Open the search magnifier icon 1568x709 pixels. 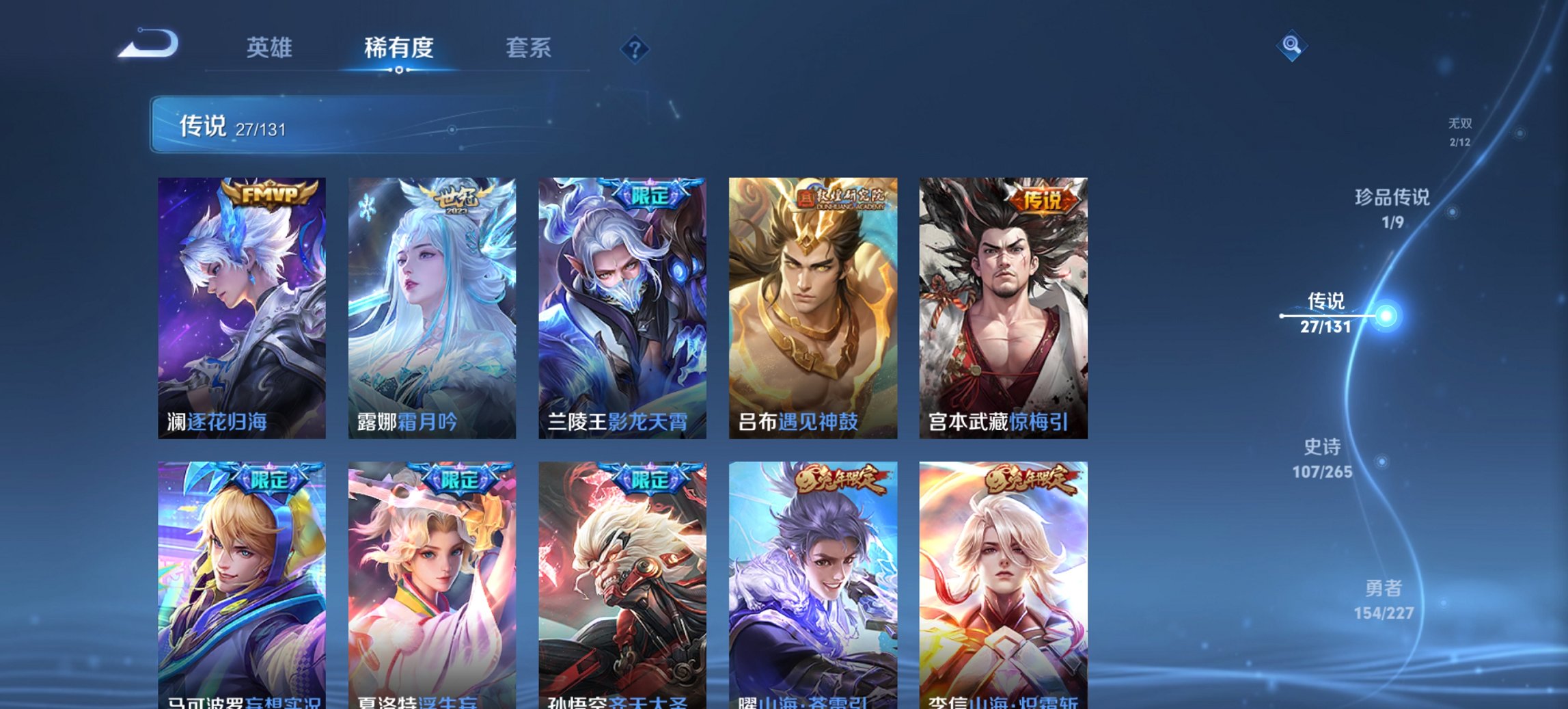point(1291,47)
